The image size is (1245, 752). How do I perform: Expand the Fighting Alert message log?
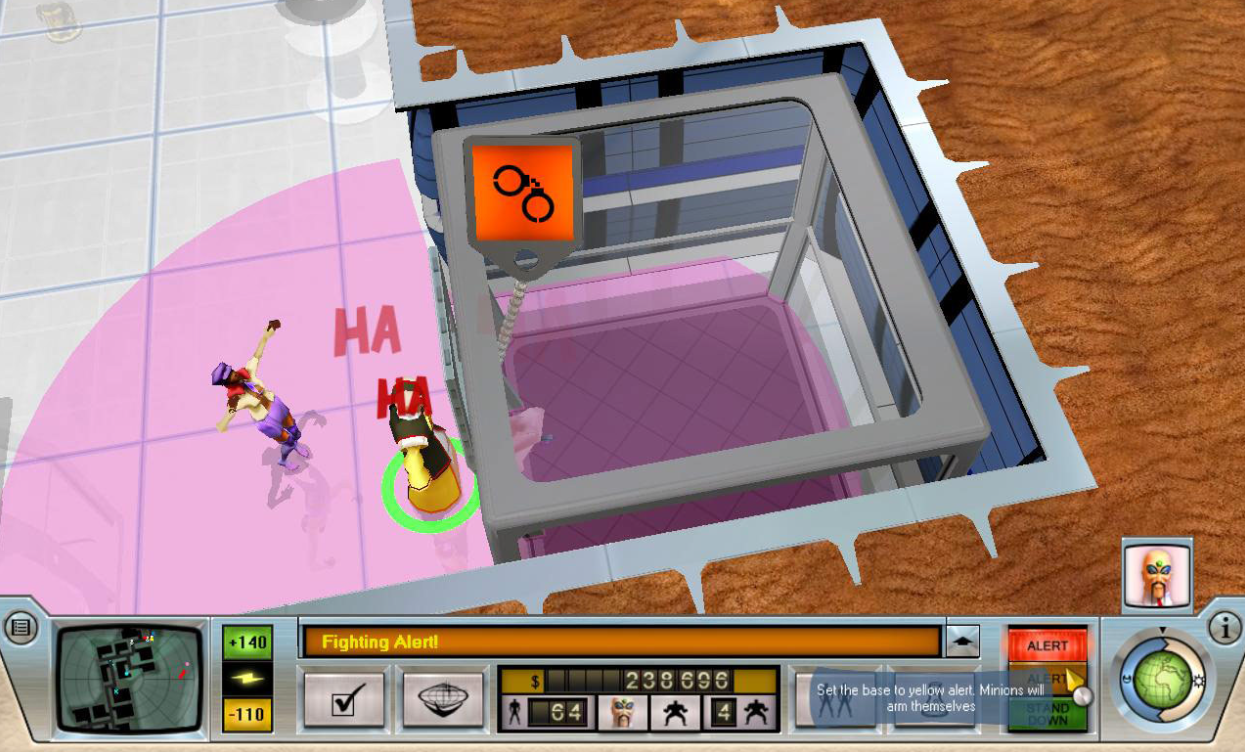coord(962,642)
